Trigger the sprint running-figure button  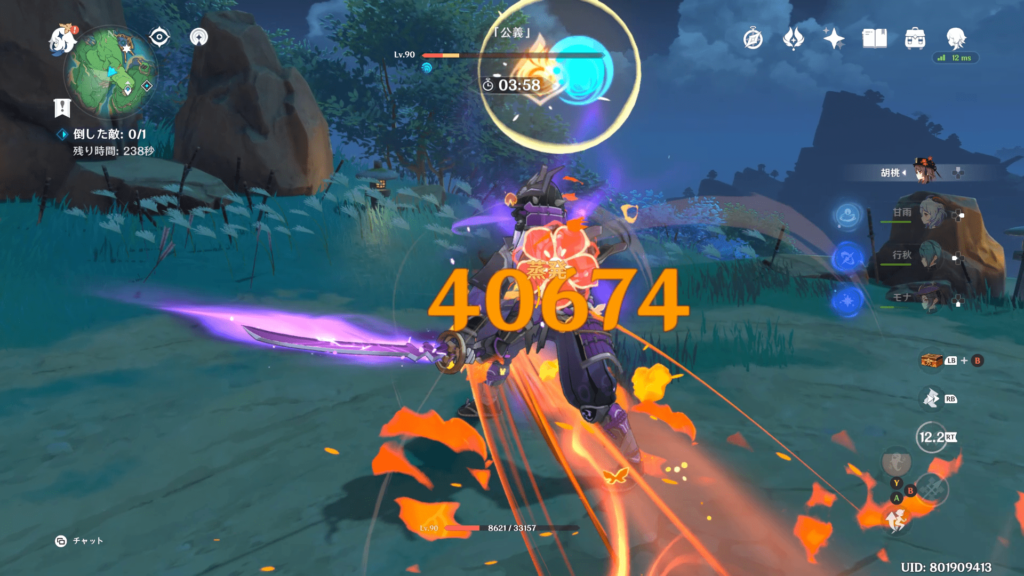tap(897, 518)
